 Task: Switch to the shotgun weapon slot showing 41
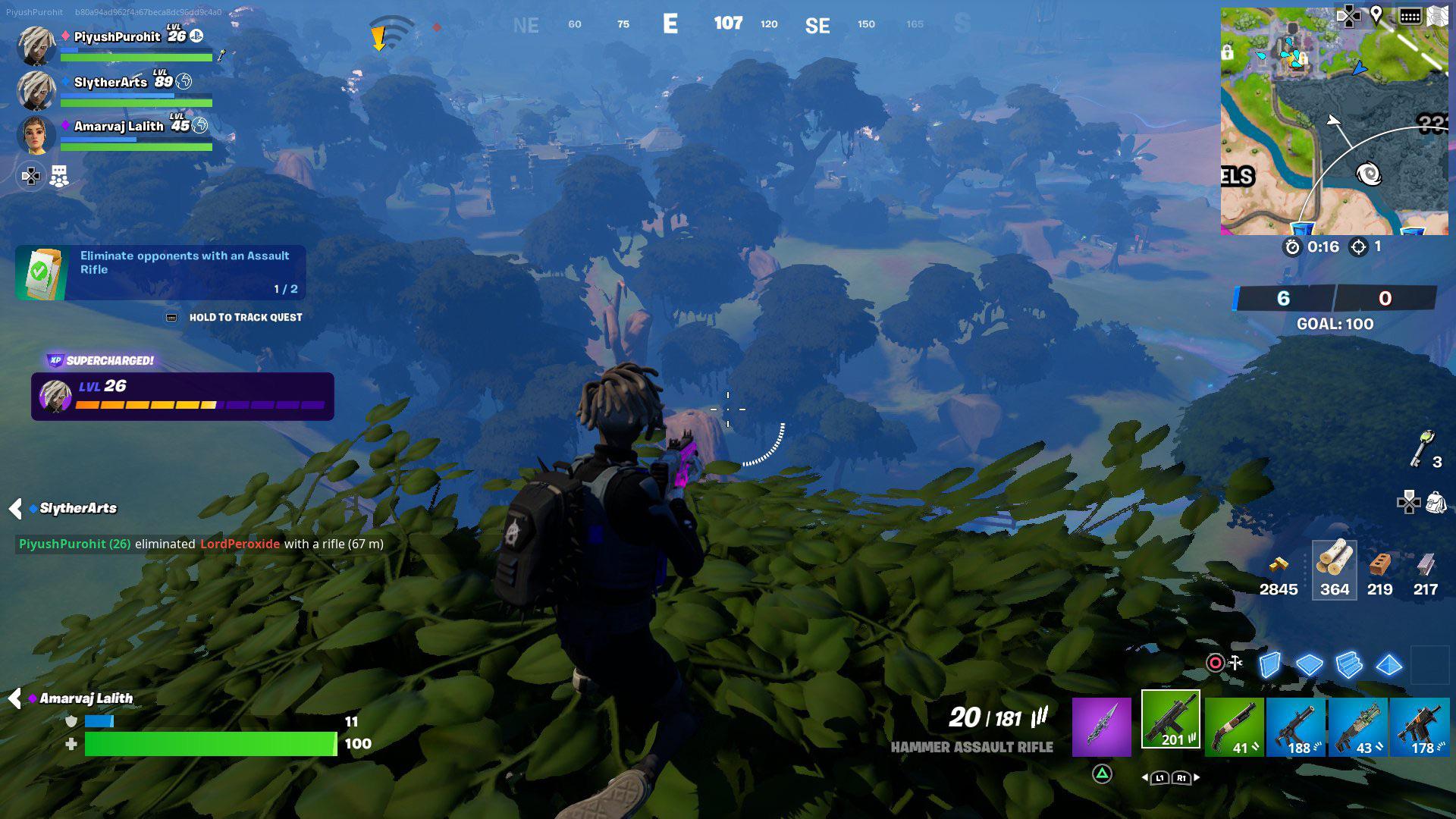click(1236, 726)
